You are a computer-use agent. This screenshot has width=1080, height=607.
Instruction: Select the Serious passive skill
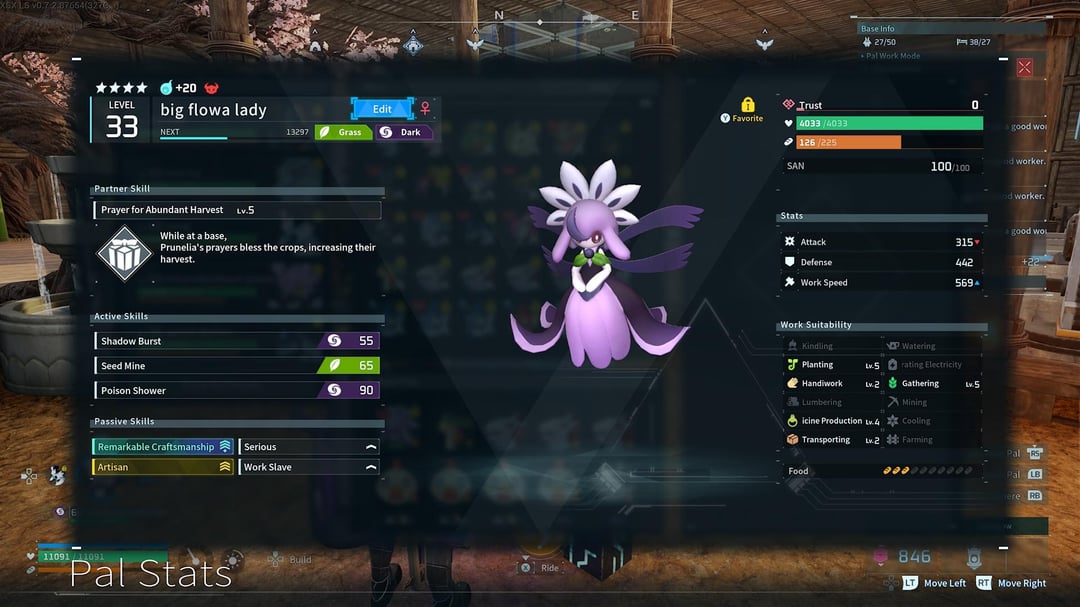click(309, 447)
